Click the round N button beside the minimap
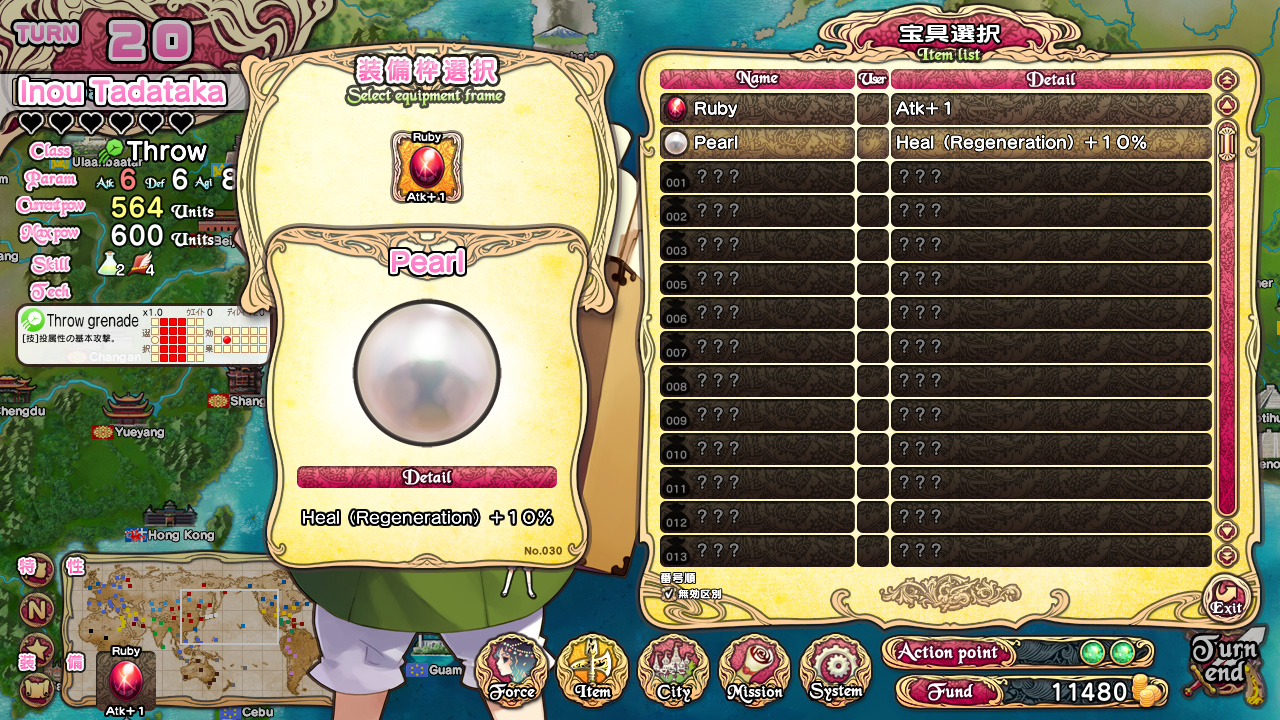The width and height of the screenshot is (1280, 720). [x=37, y=609]
